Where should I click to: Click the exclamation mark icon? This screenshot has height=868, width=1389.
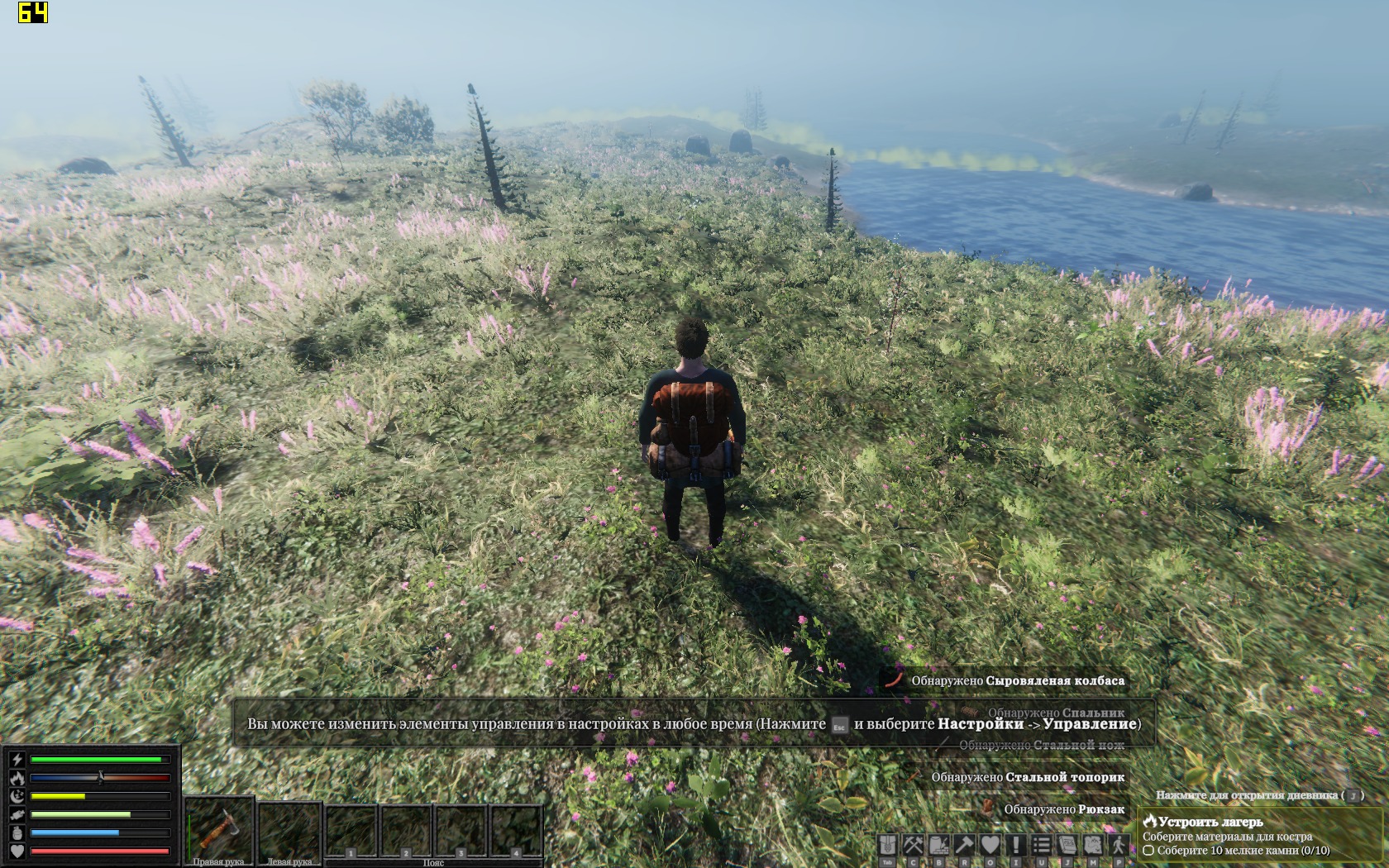pos(1016,845)
